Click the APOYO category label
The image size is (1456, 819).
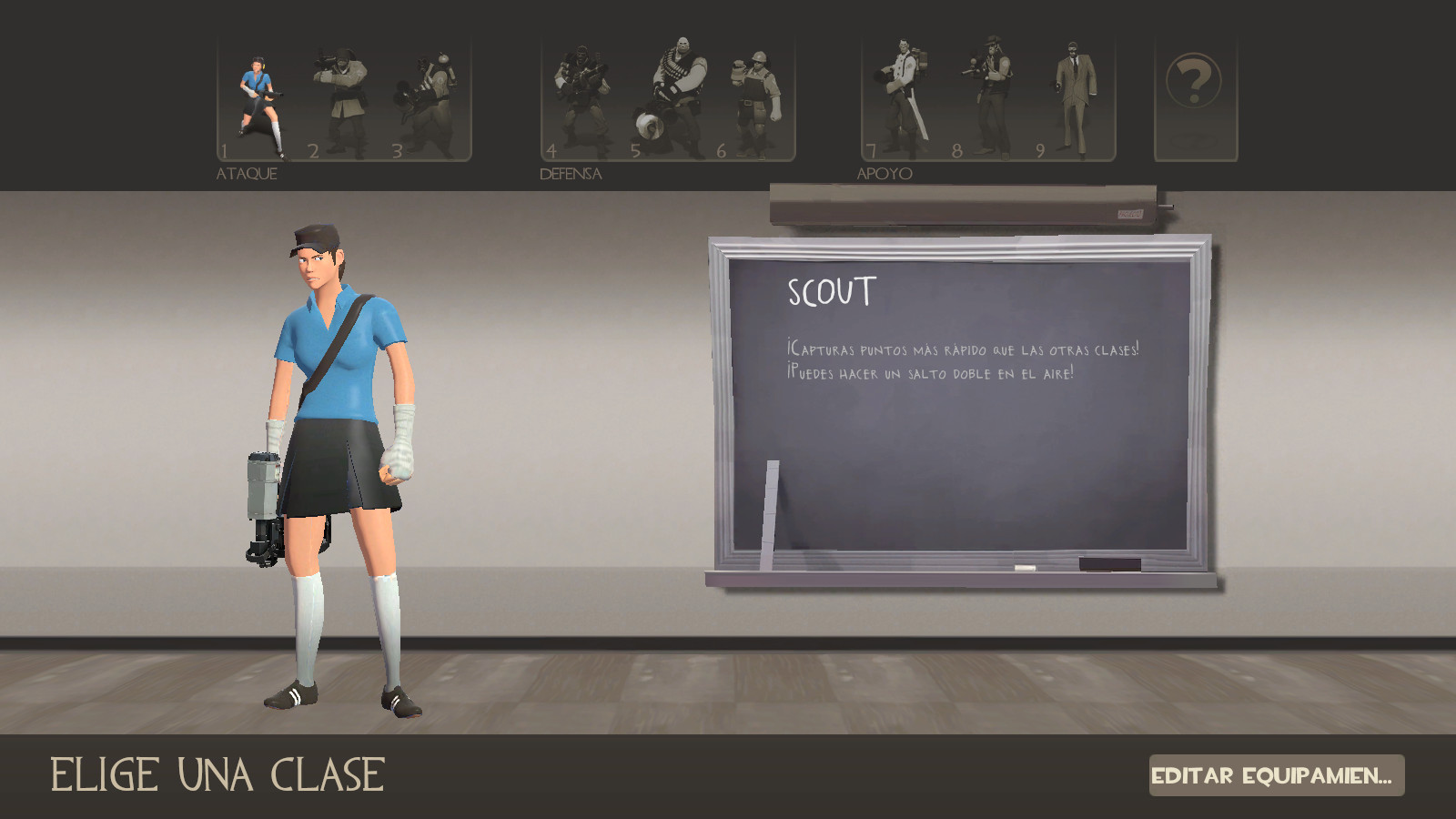885,171
